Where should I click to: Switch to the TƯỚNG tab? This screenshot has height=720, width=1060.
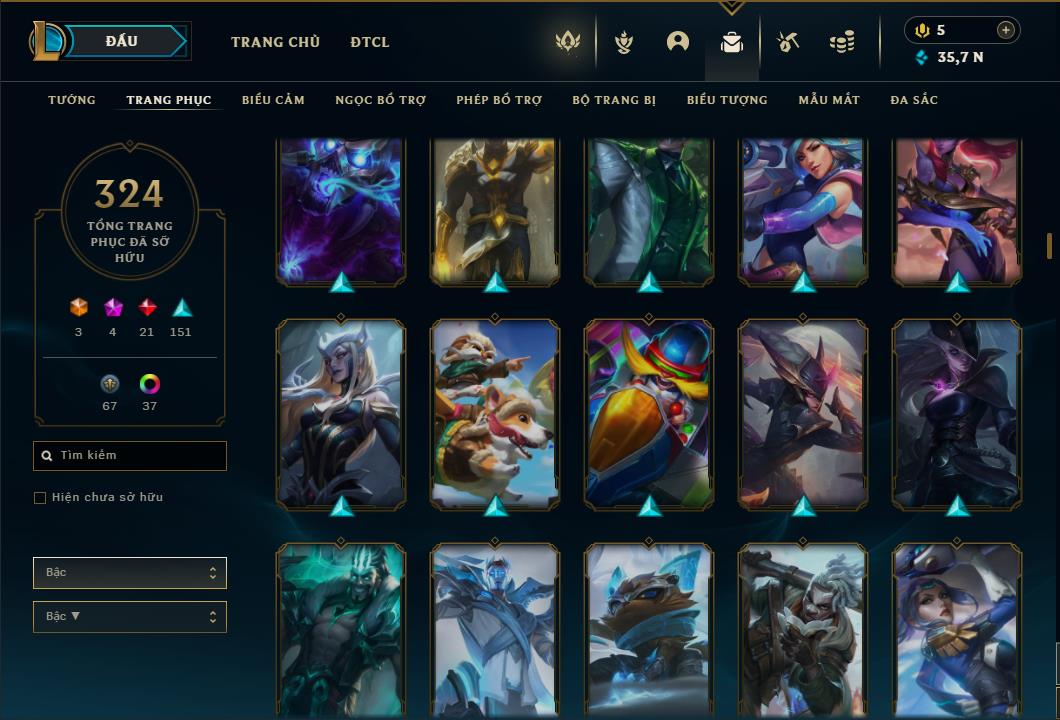pos(72,100)
